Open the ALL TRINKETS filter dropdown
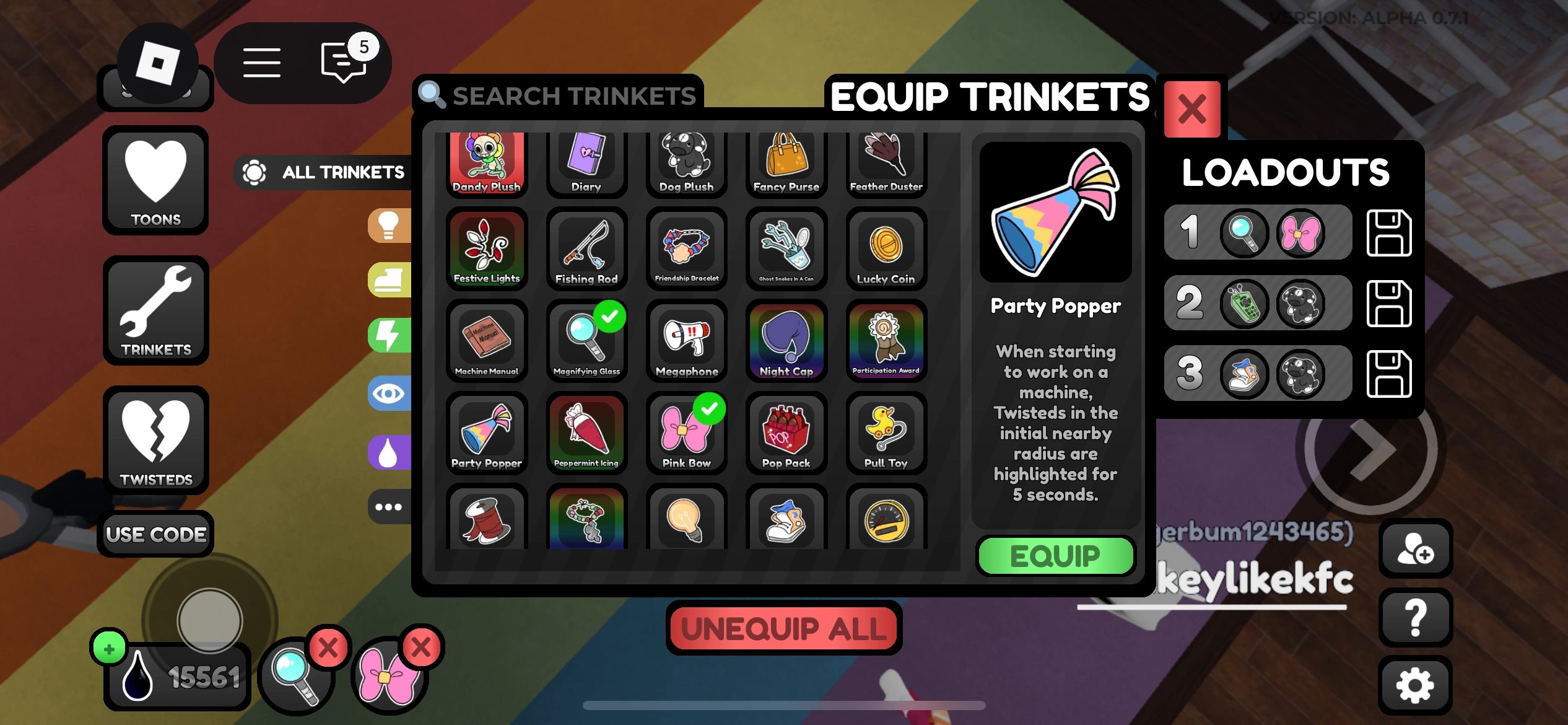This screenshot has height=725, width=1568. tap(322, 172)
